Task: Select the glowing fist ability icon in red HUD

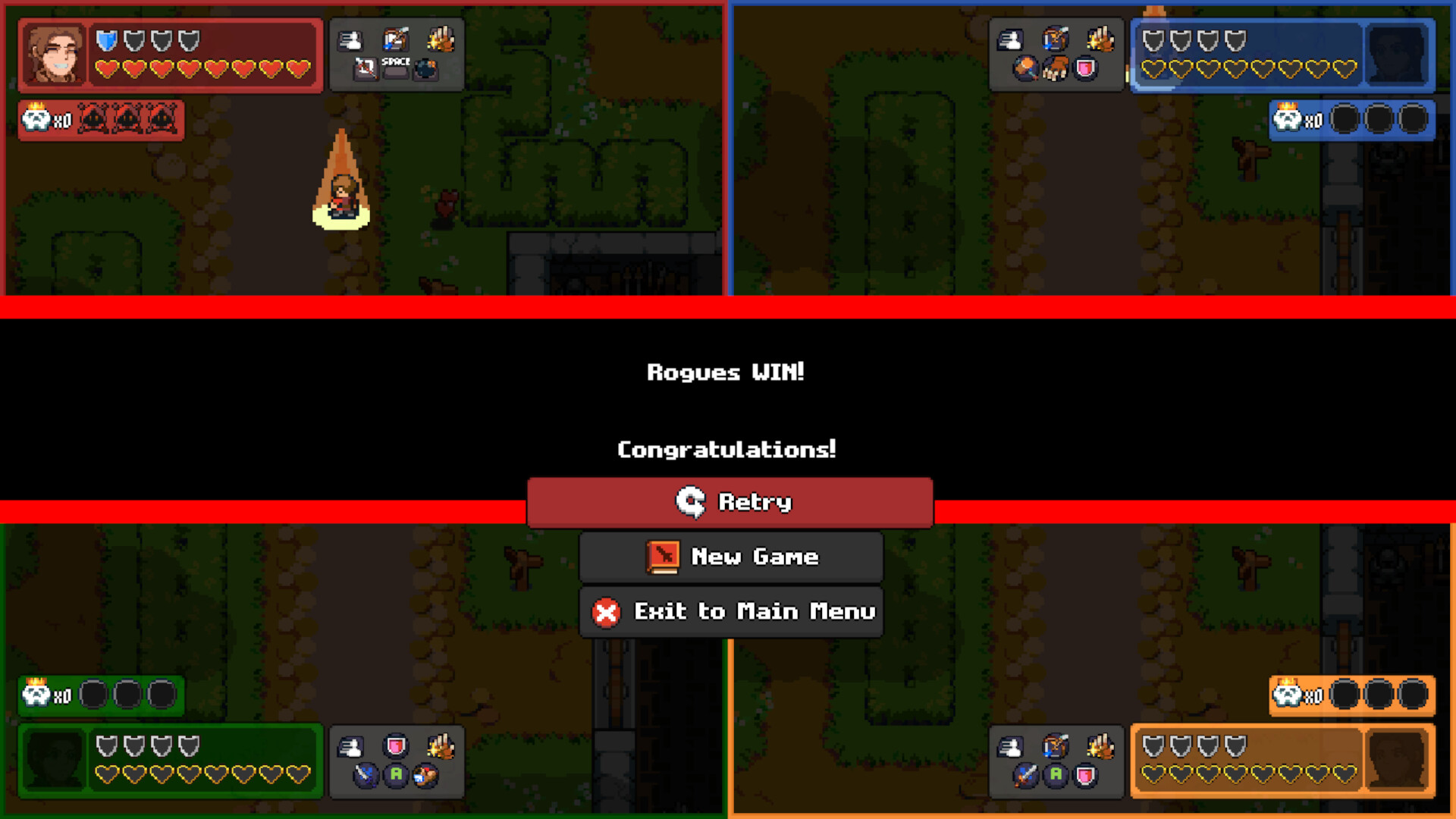Action: point(439,40)
